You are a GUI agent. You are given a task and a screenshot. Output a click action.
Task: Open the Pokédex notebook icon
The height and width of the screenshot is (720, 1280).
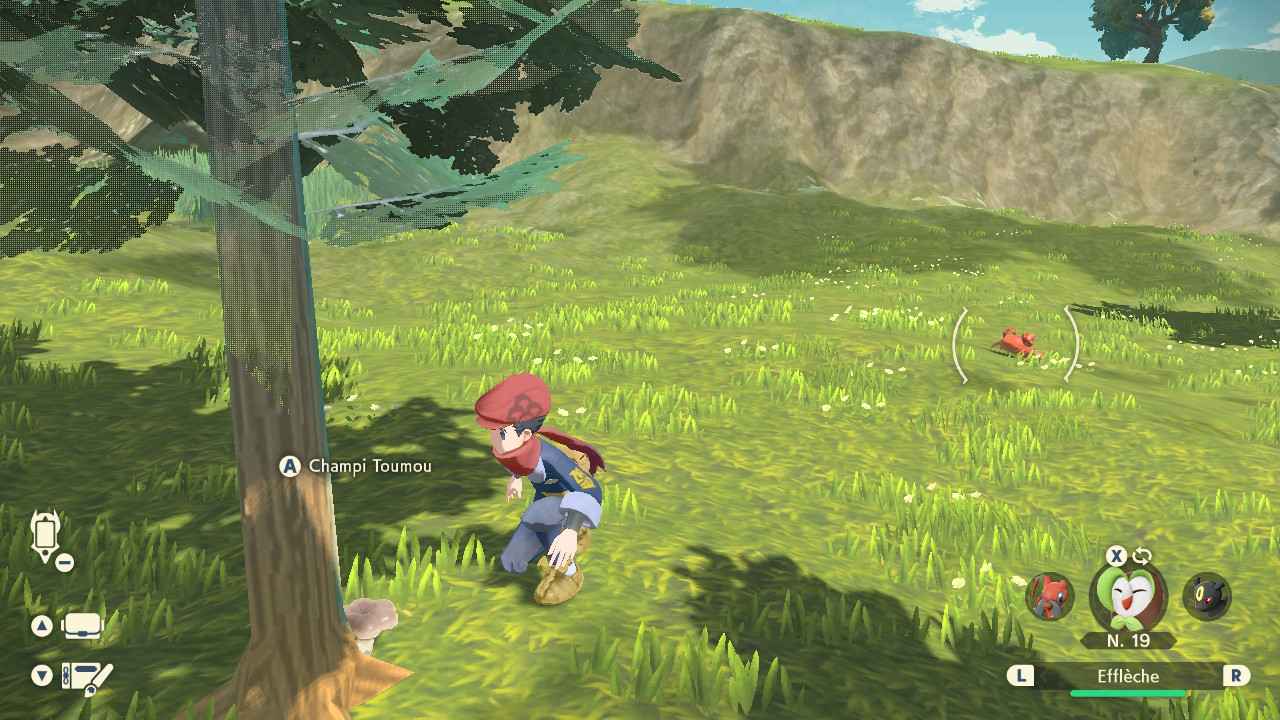[87, 677]
